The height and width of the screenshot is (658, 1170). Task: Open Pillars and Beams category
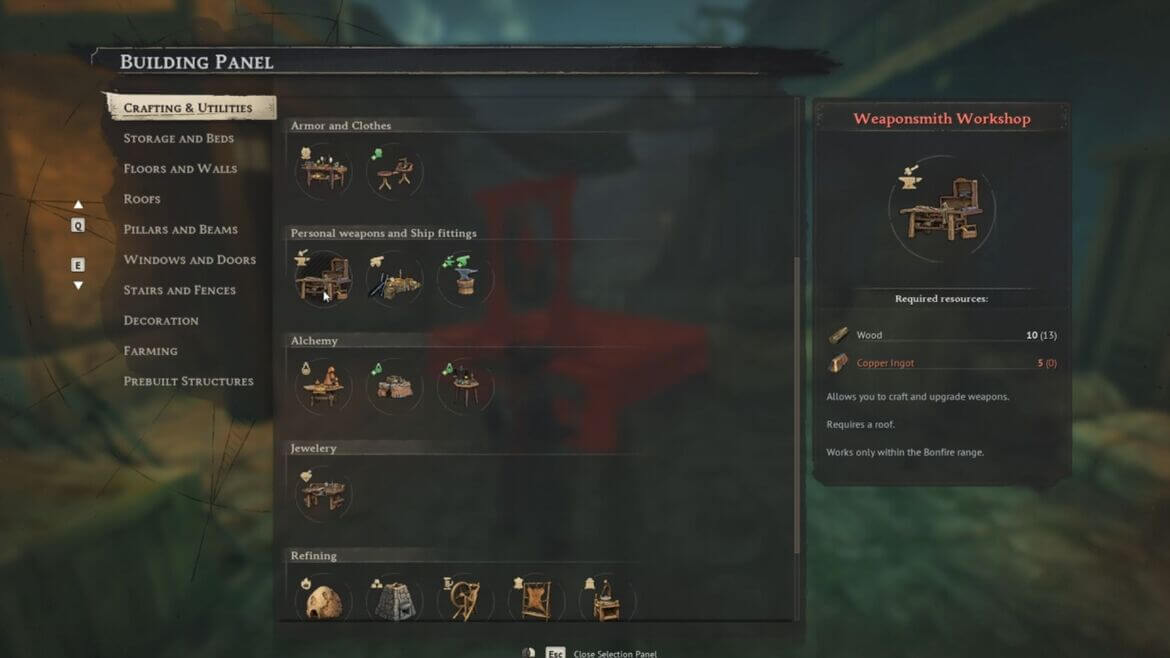pyautogui.click(x=180, y=229)
